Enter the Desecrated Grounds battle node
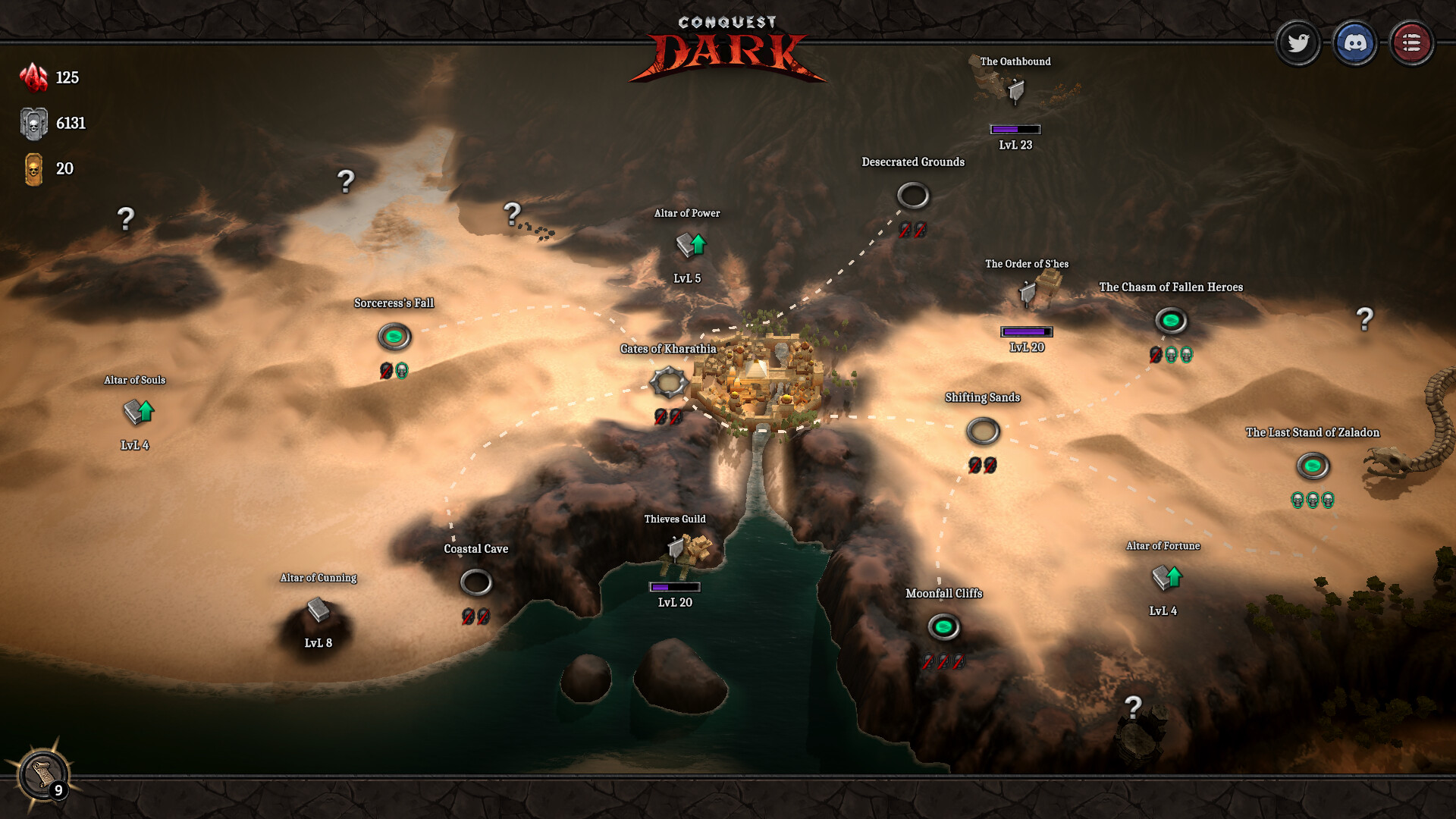 (913, 196)
